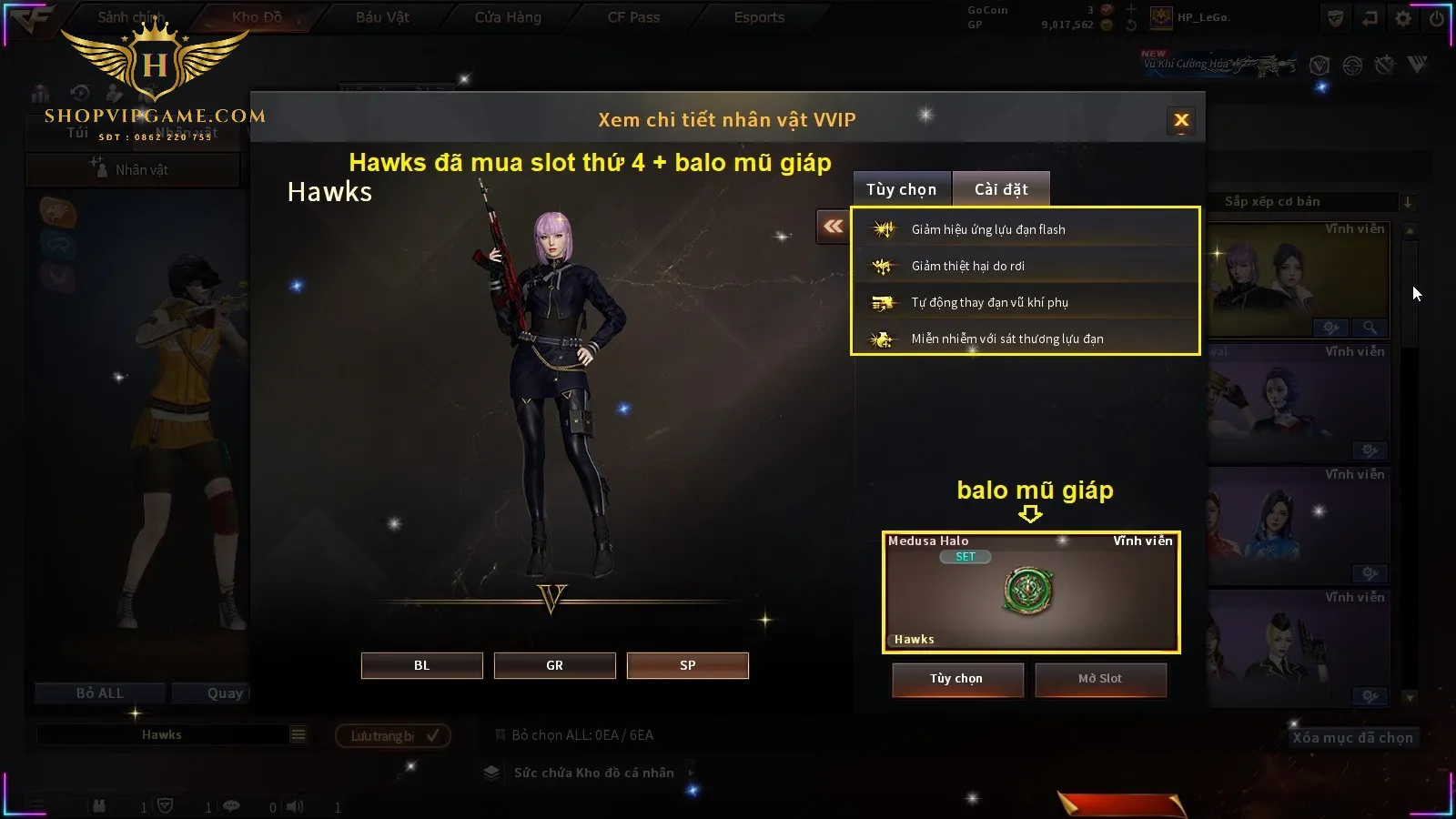
Task: Open the CF Pass menu
Action: tap(633, 17)
